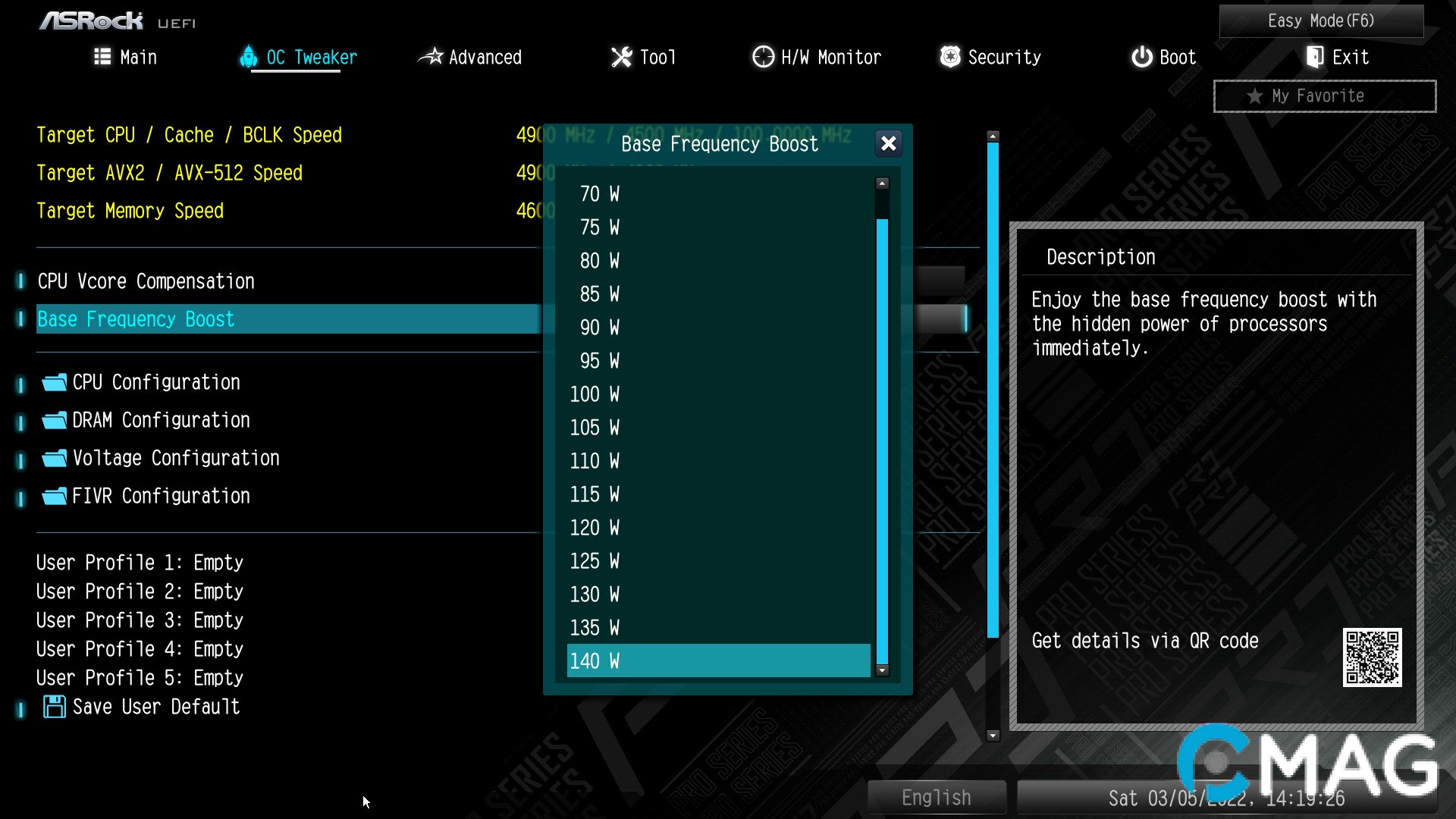Click the Save User Default disk icon
This screenshot has height=819, width=1456.
point(53,707)
